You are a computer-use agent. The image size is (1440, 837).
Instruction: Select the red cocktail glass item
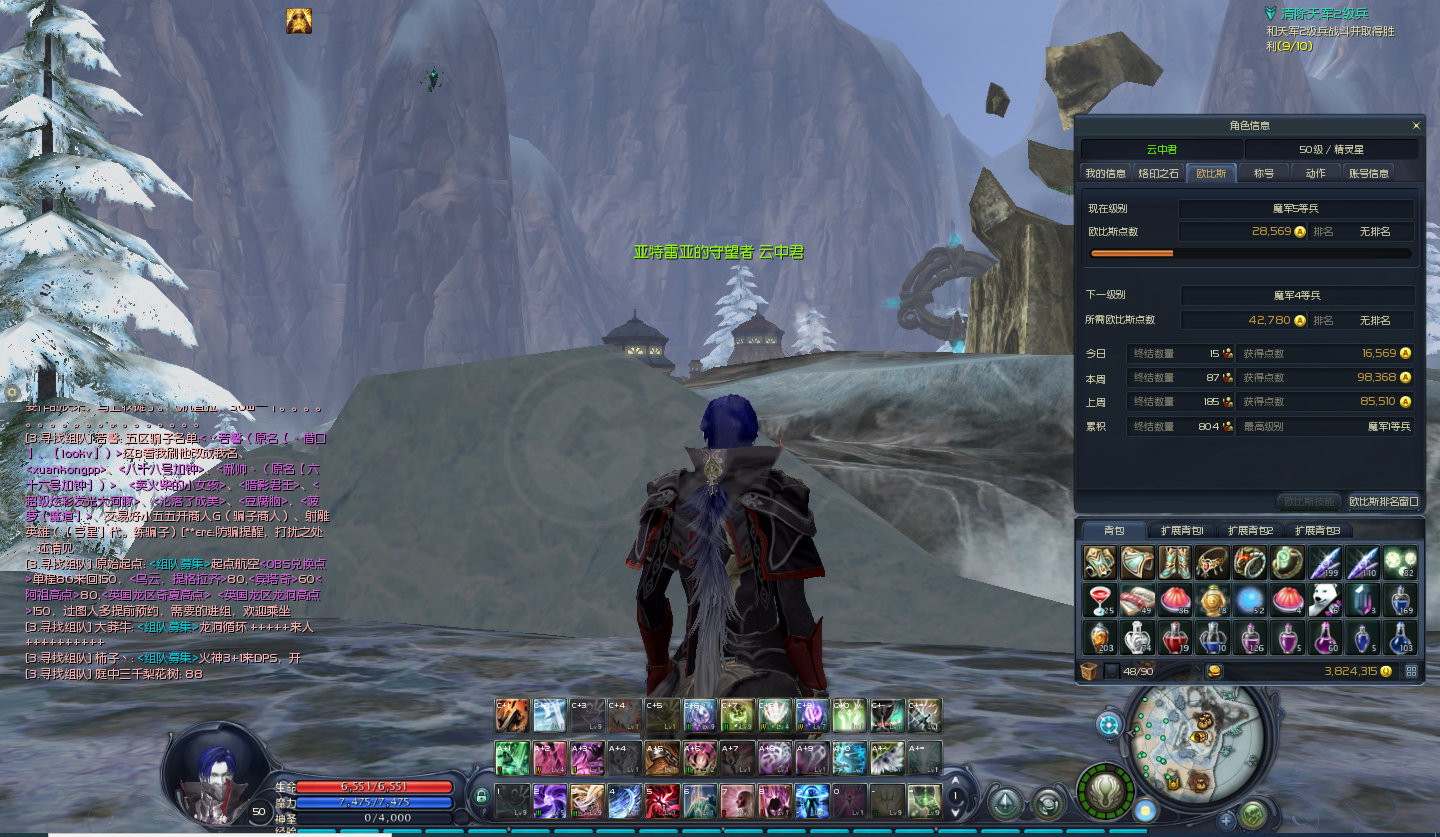tap(1100, 600)
